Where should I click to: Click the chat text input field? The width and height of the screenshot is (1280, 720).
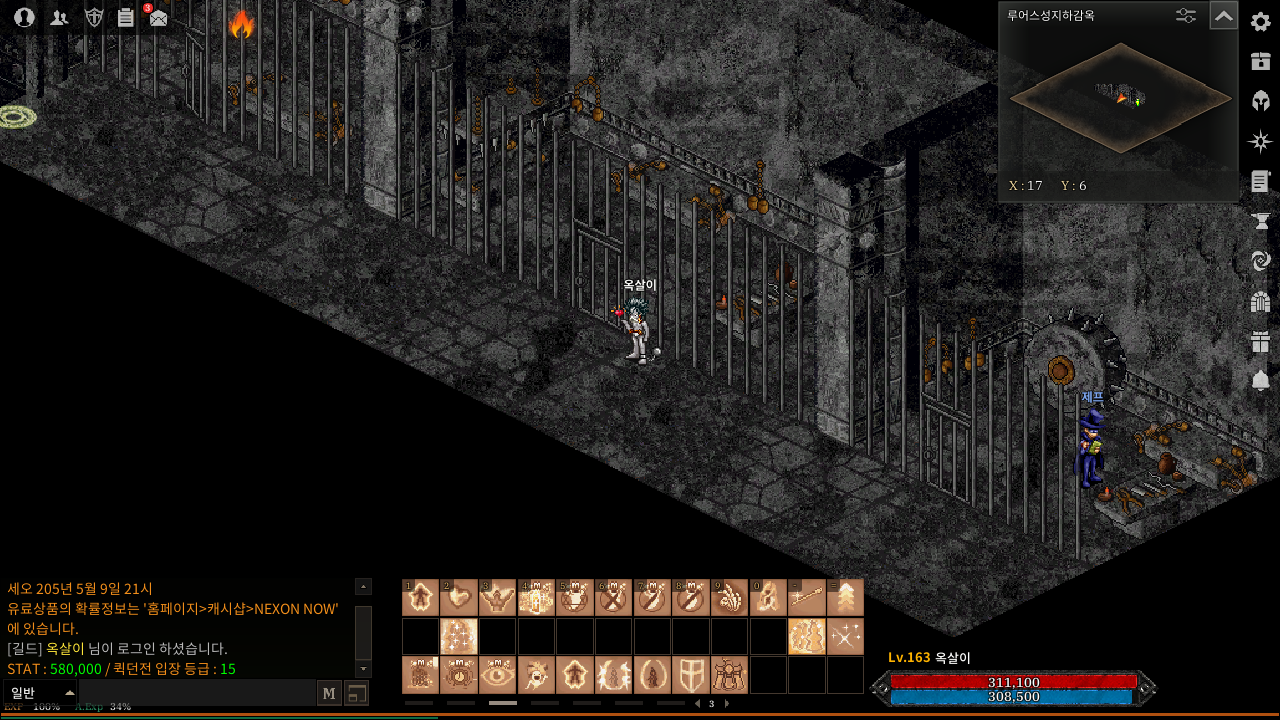(x=196, y=693)
